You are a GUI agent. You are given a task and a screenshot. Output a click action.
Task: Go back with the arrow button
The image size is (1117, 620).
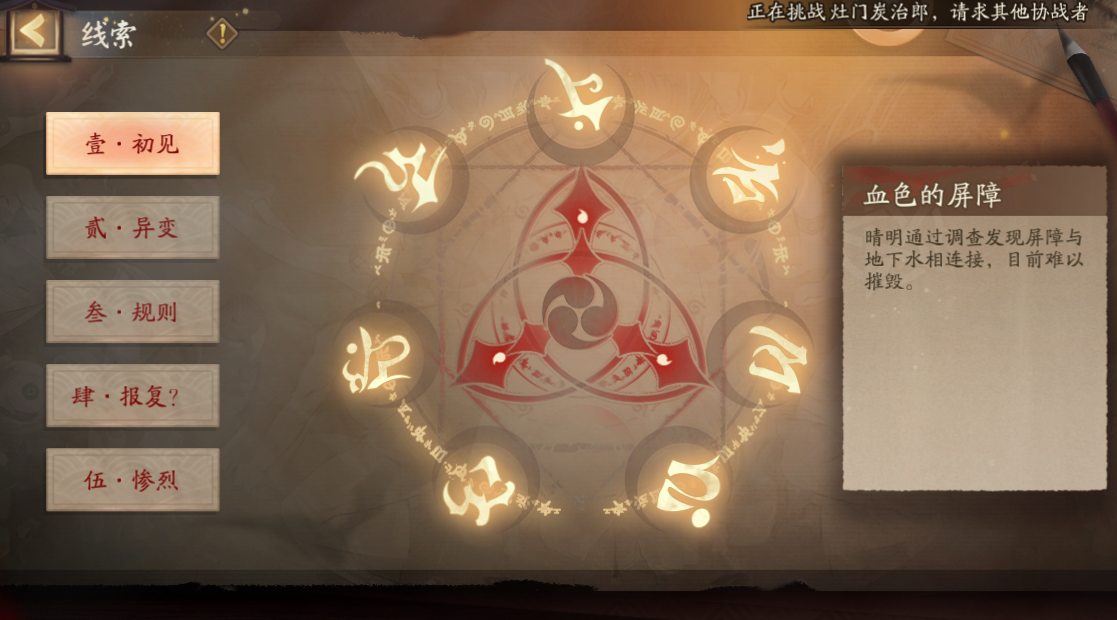tap(34, 31)
